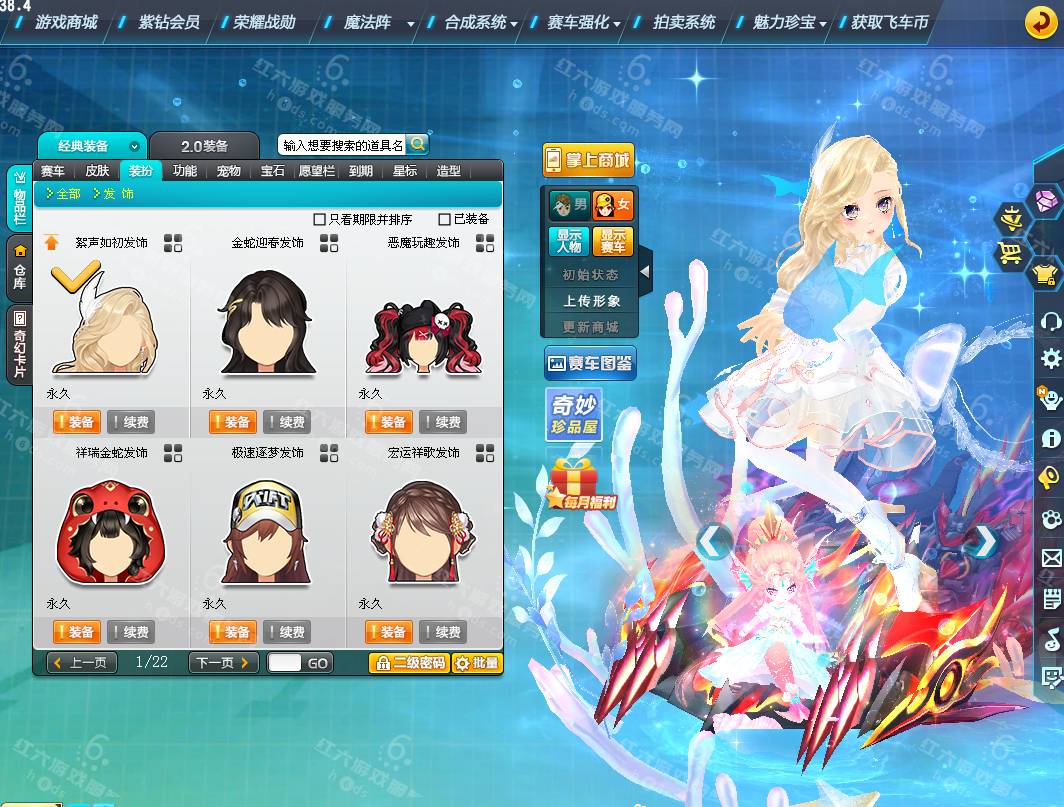This screenshot has height=807, width=1064.
Task: Open the 拍卖系统 auction menu
Action: tap(684, 22)
